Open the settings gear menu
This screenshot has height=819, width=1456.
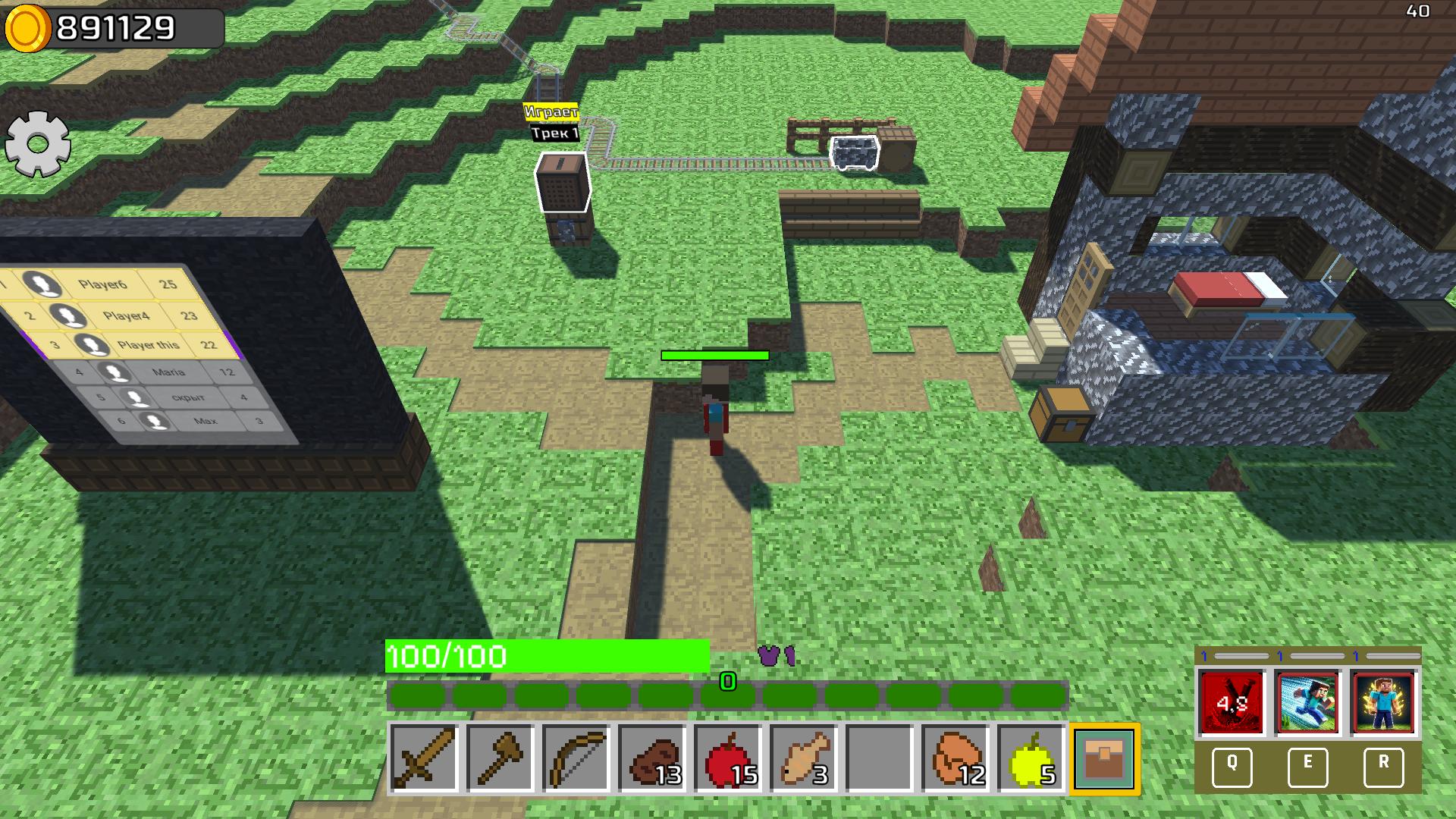36,143
